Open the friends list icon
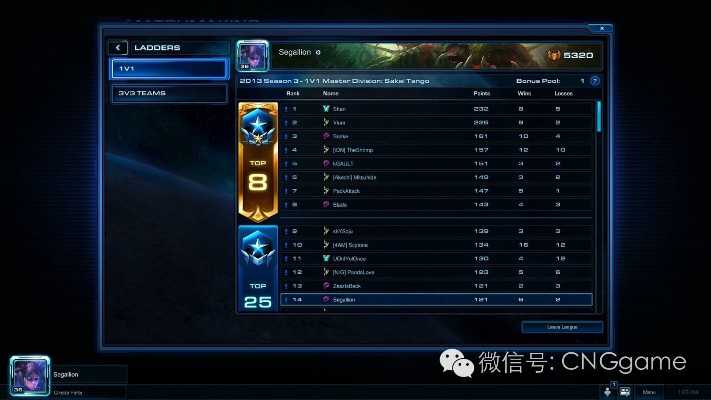Screen dimensions: 711x400 coord(624,392)
